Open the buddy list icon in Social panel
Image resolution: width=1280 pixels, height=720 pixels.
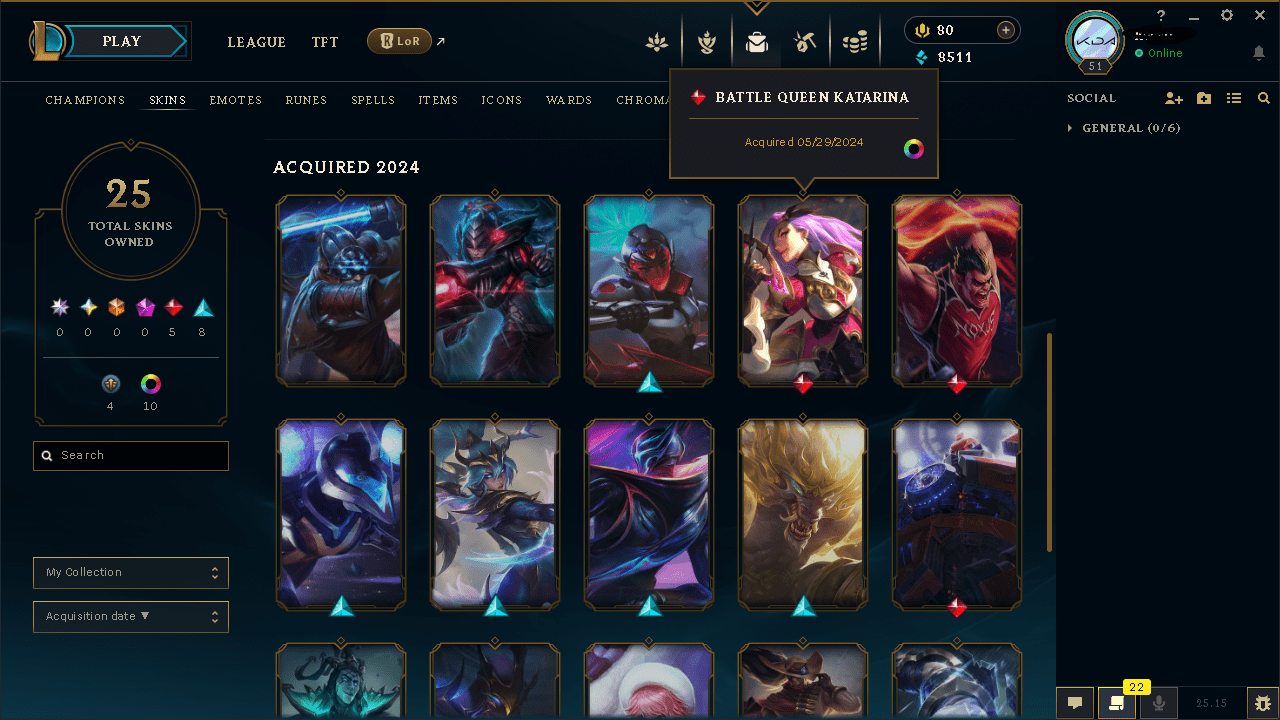(x=1234, y=98)
